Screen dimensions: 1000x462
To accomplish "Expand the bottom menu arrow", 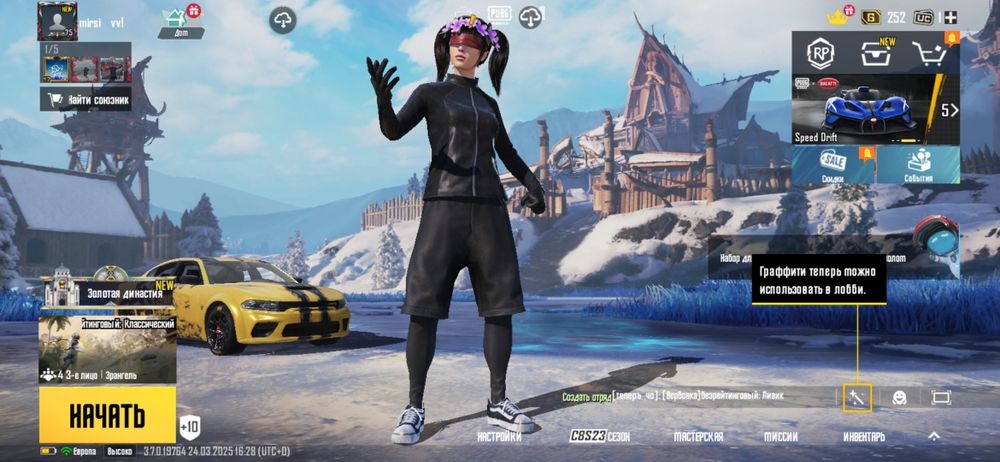I will coord(934,437).
